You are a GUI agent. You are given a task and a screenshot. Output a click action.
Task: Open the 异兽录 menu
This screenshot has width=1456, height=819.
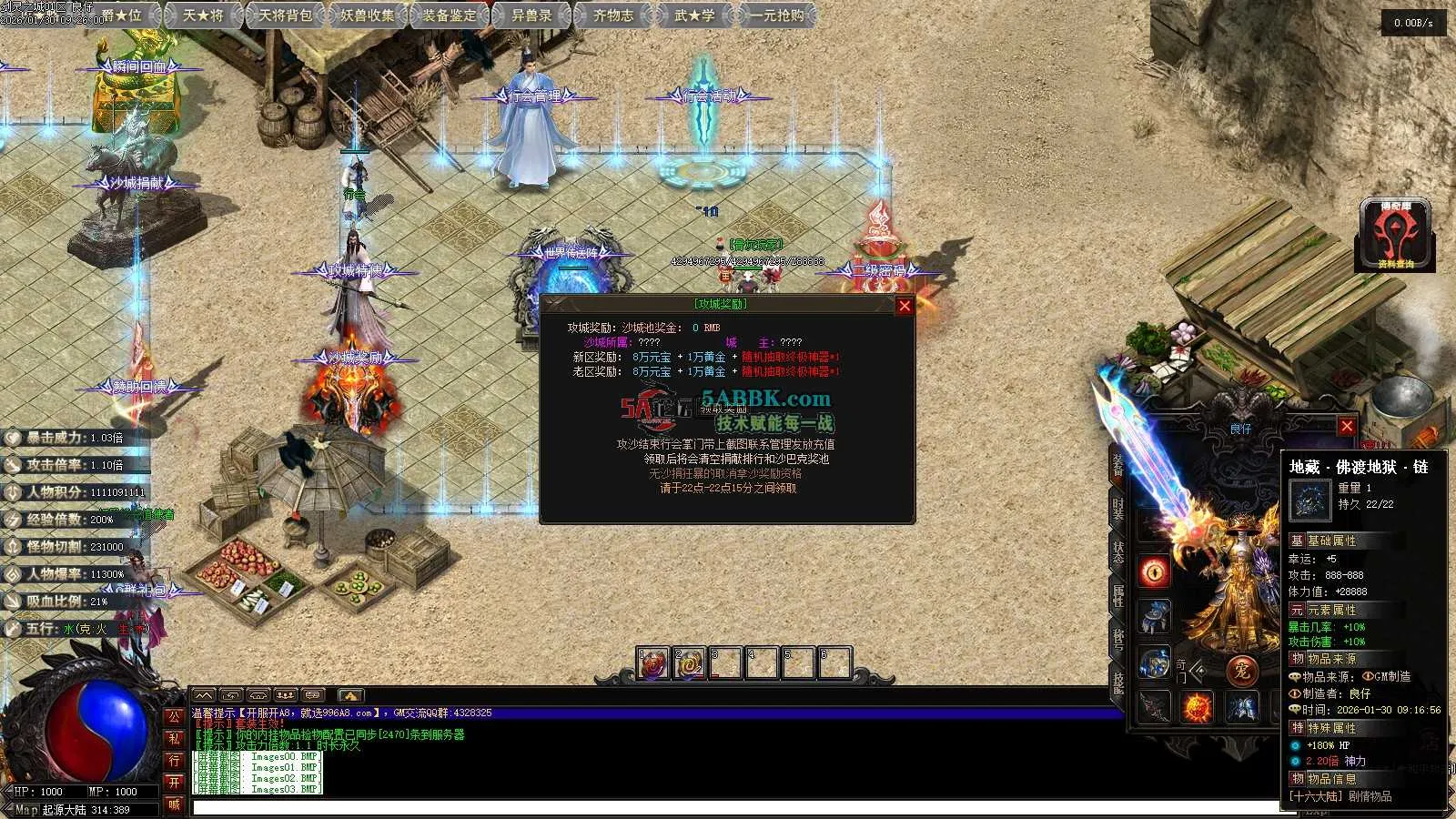tap(531, 15)
